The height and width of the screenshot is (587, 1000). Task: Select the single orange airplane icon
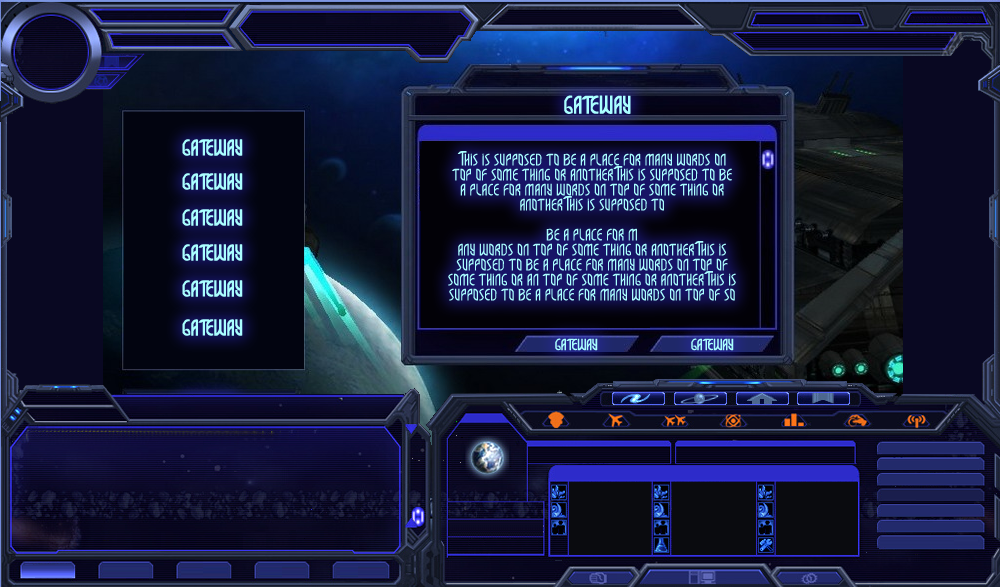click(615, 421)
